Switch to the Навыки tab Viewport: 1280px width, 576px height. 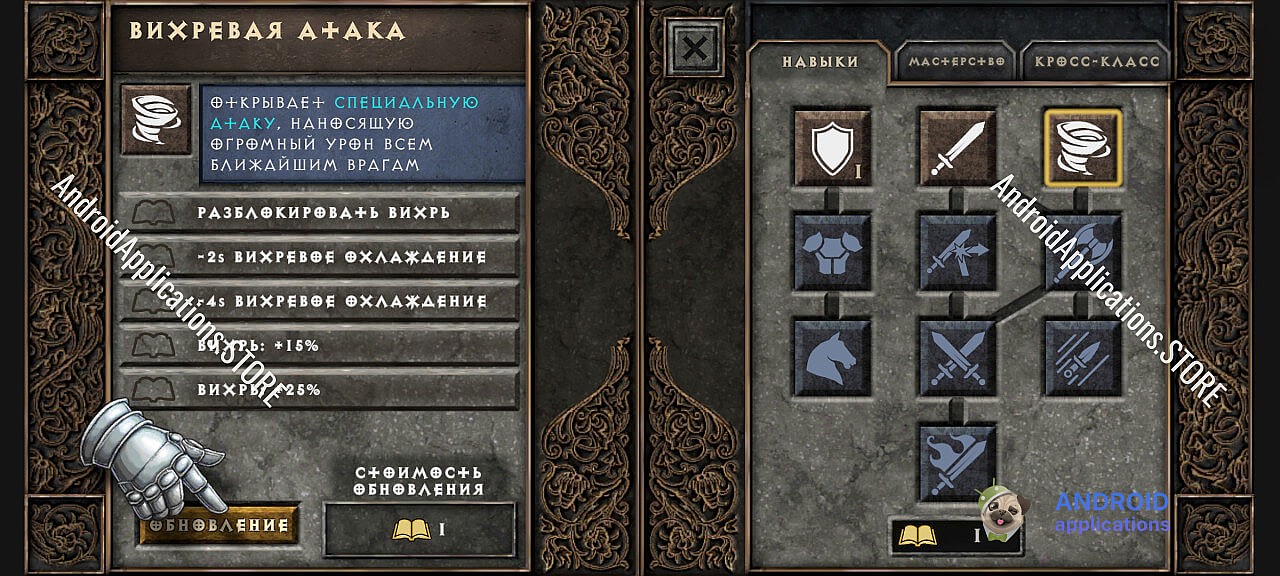819,62
